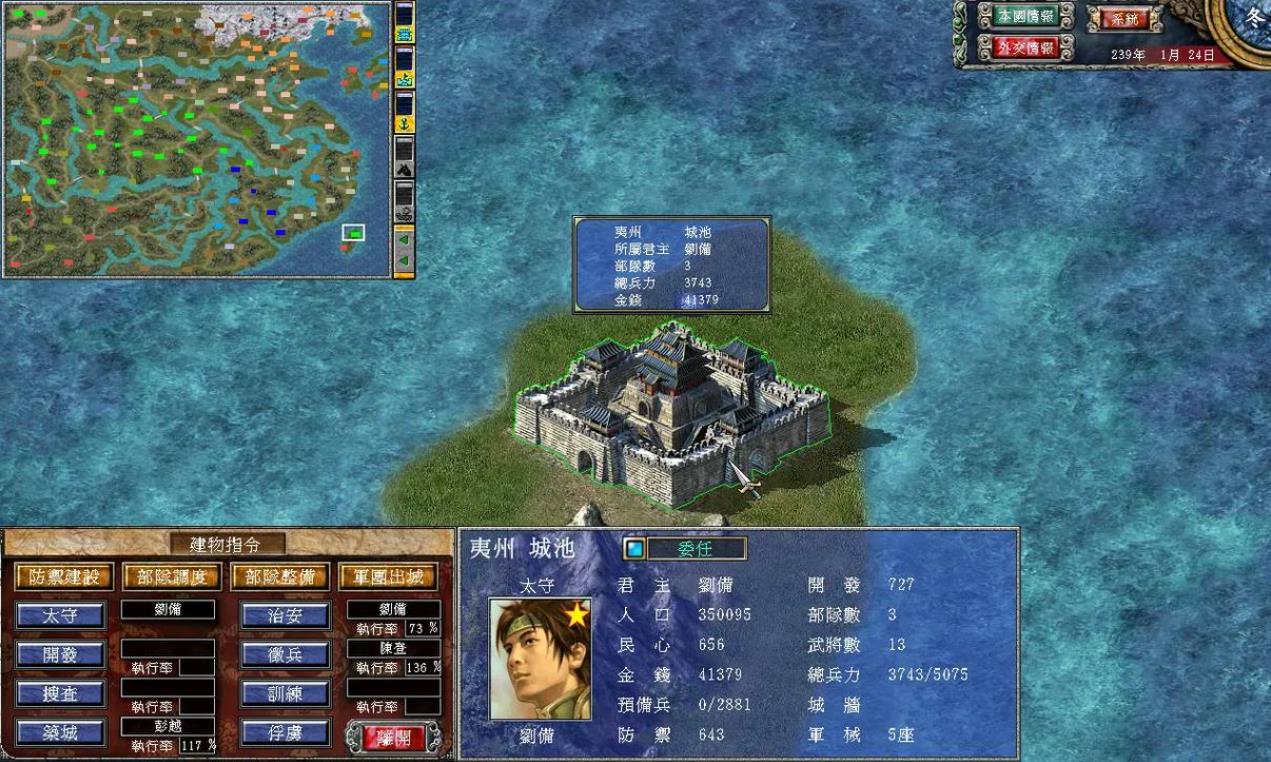The width and height of the screenshot is (1271, 762).
Task: Open 本國情報 national intelligence
Action: pyautogui.click(x=1025, y=16)
